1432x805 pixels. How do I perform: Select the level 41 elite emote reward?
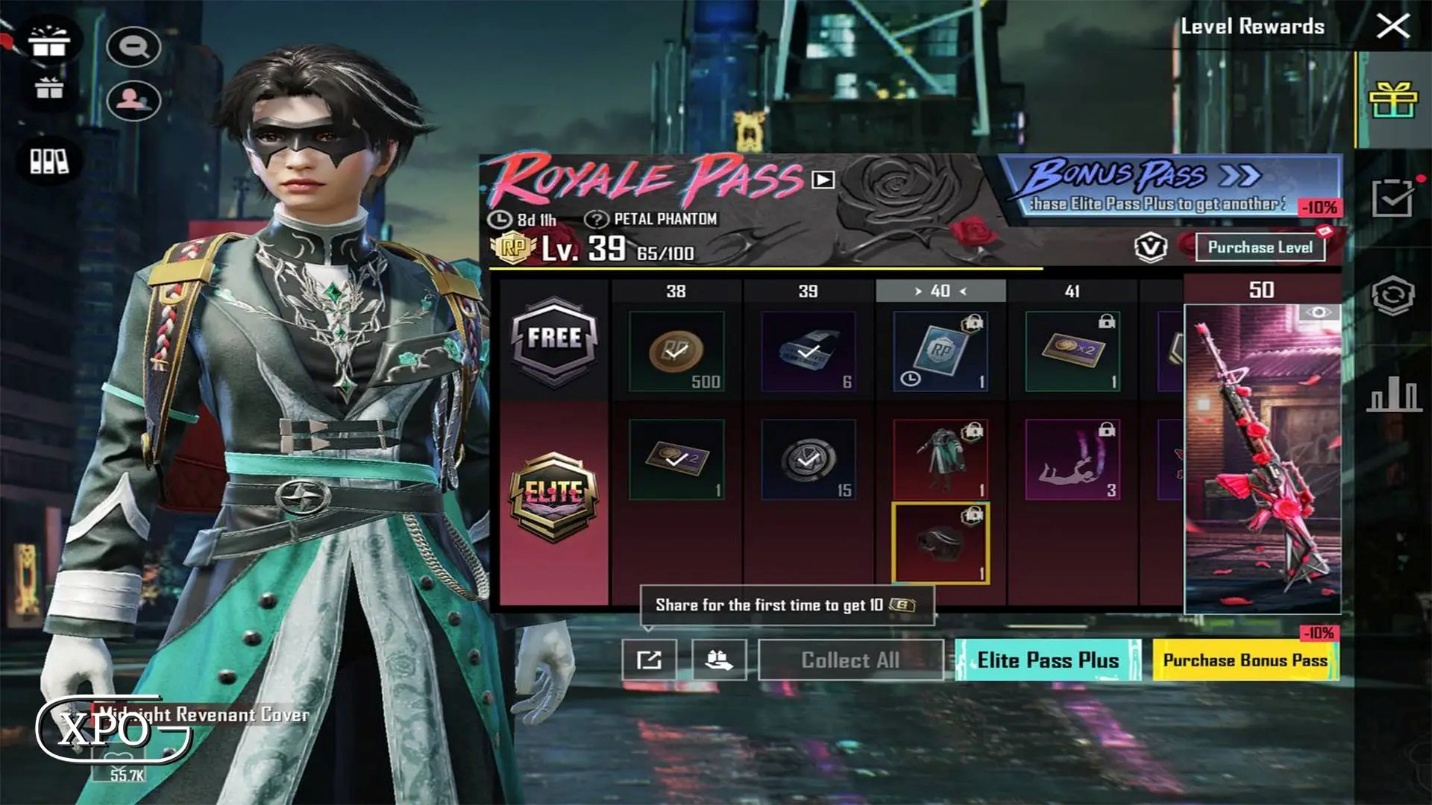1072,459
